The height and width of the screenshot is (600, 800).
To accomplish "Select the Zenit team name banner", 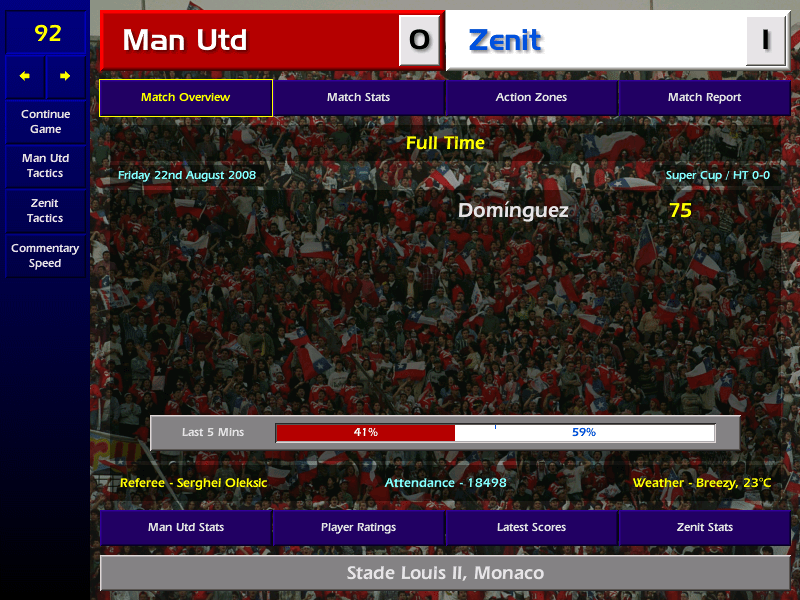I will (x=596, y=40).
